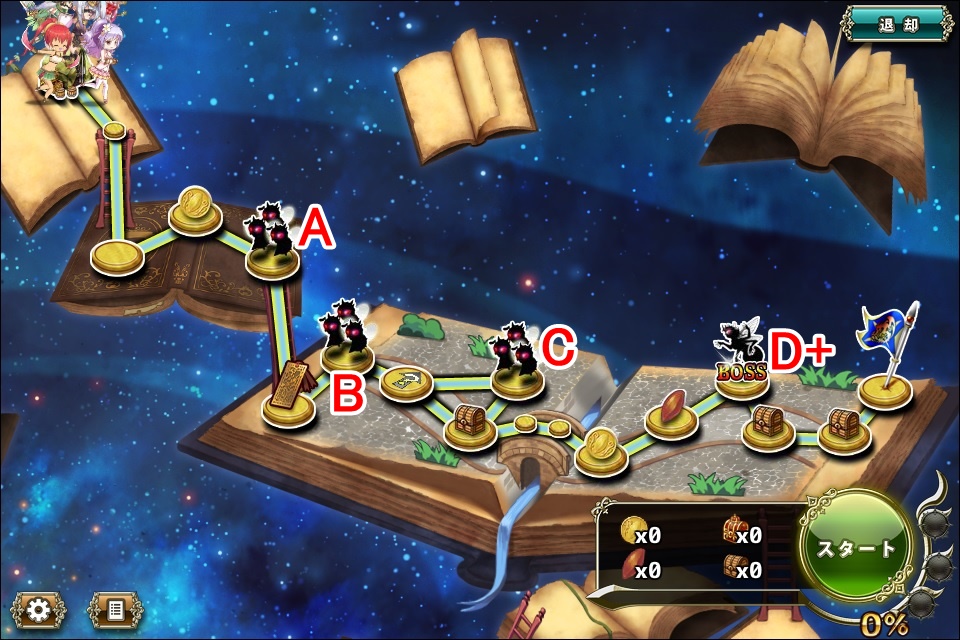Select the goal flag node
The height and width of the screenshot is (640, 960).
point(885,385)
